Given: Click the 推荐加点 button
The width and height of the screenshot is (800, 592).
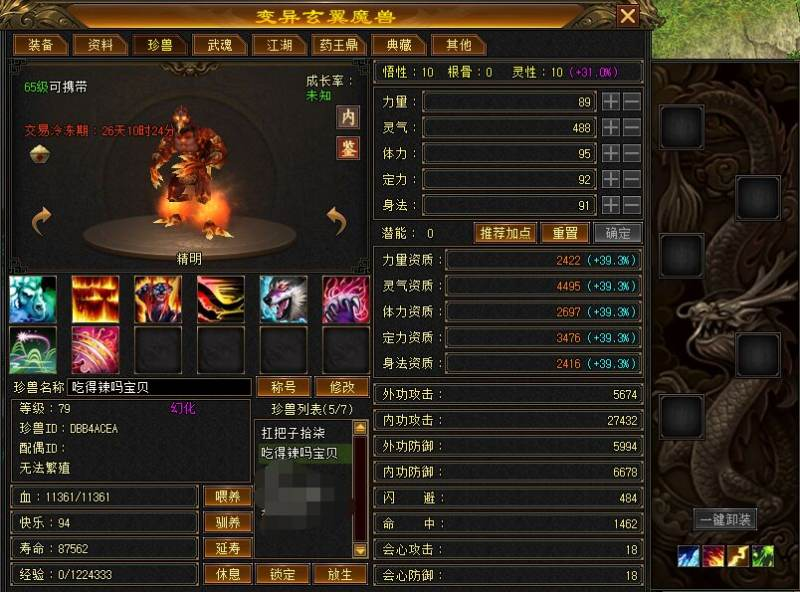Looking at the screenshot, I should pos(506,233).
